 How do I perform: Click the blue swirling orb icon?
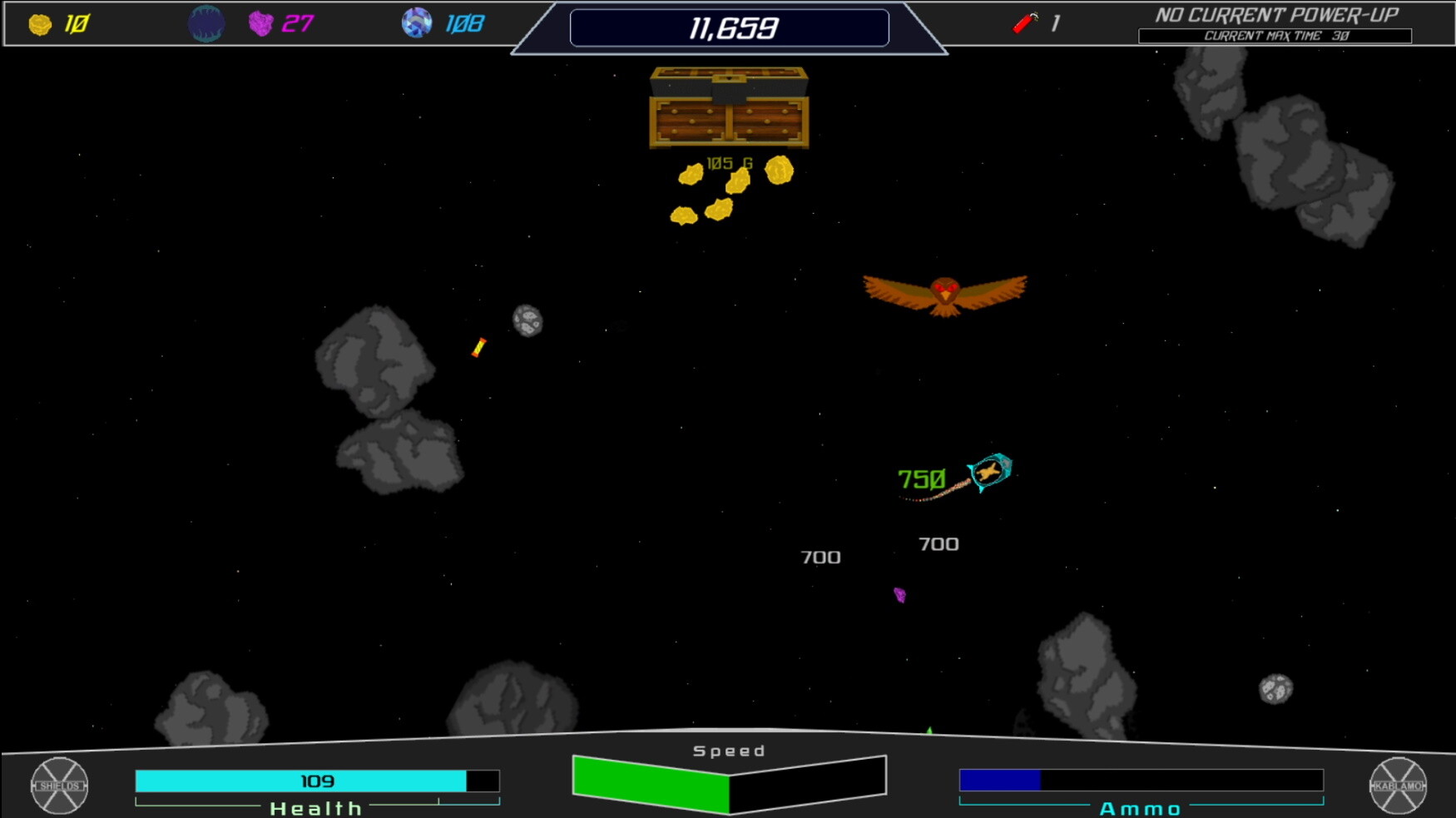pyautogui.click(x=417, y=22)
